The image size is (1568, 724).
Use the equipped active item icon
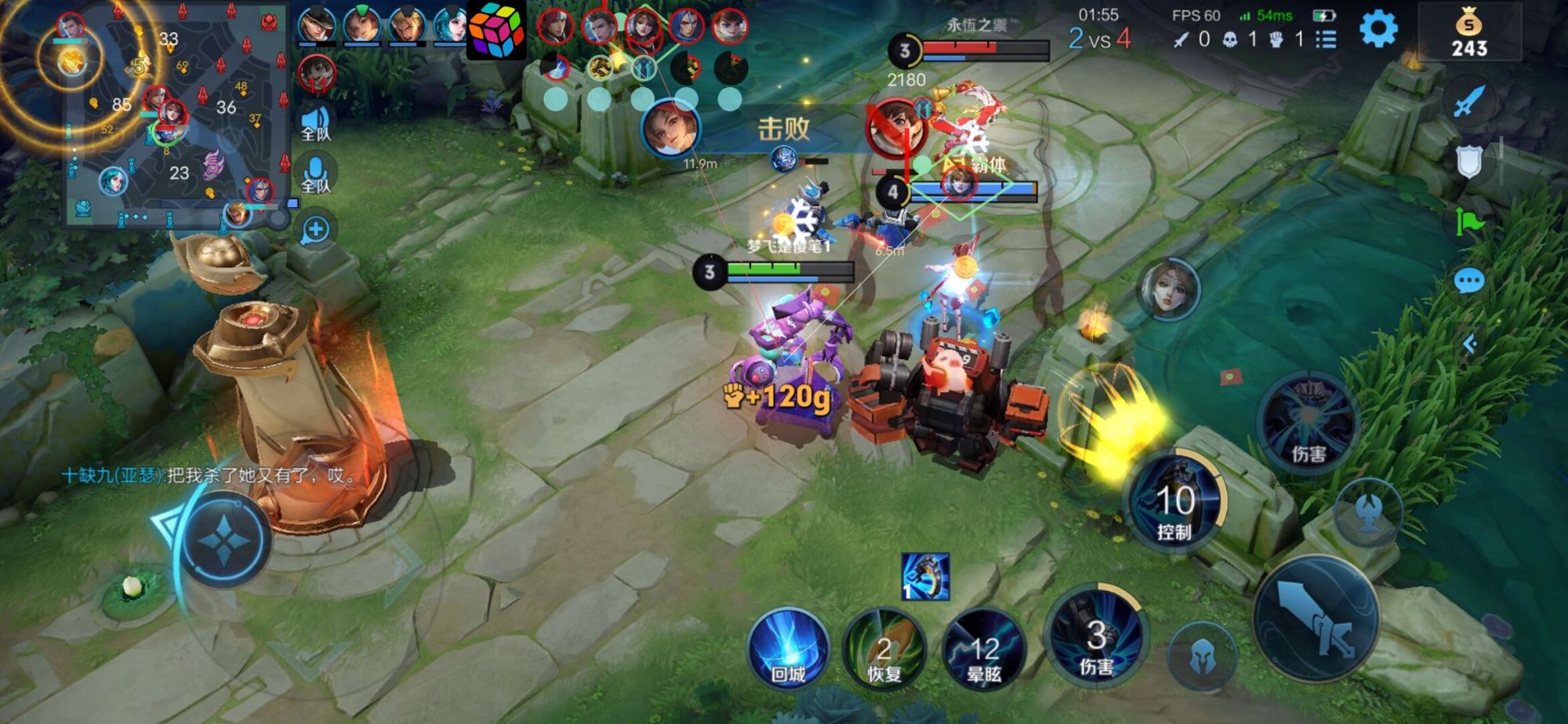point(925,577)
